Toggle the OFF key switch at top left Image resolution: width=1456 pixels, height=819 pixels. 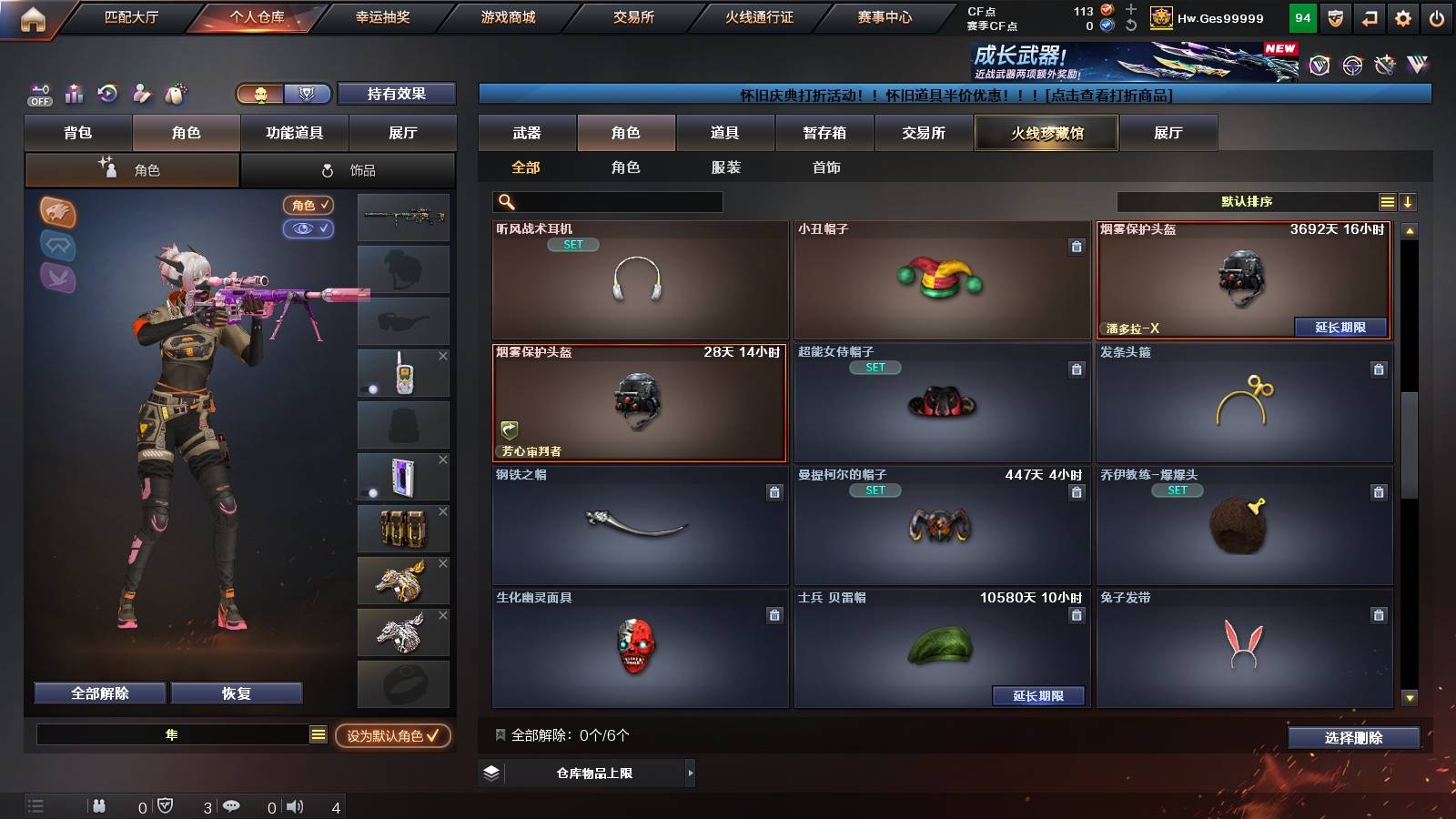coord(38,94)
